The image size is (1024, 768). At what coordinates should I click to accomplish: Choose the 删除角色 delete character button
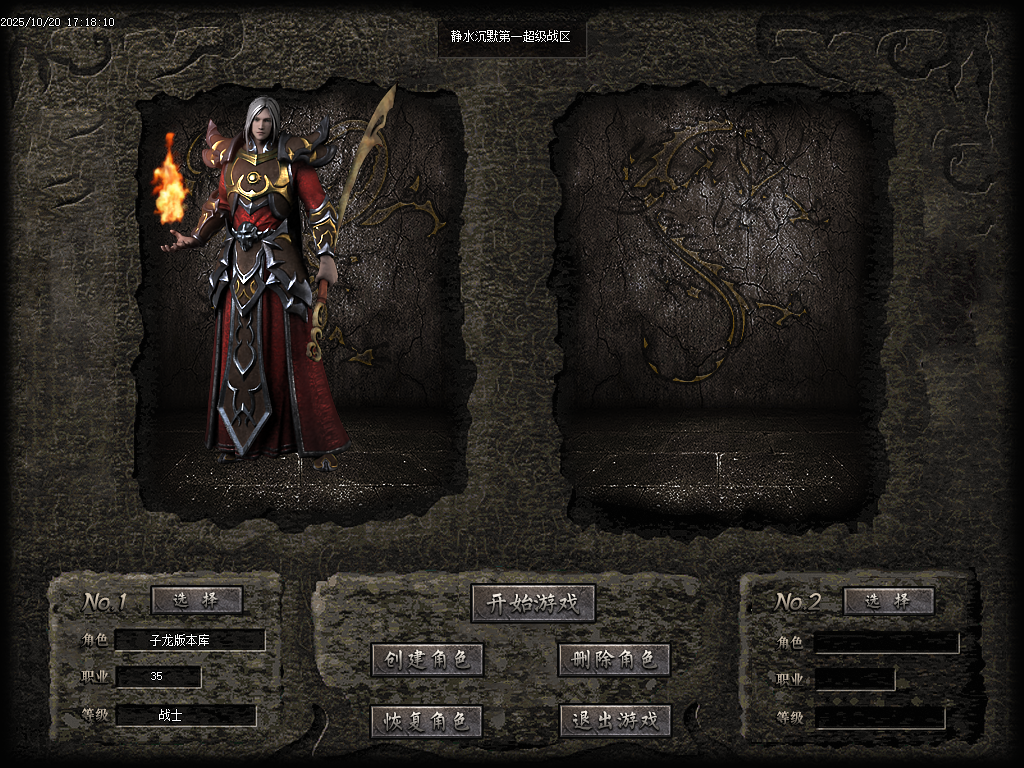[x=614, y=660]
